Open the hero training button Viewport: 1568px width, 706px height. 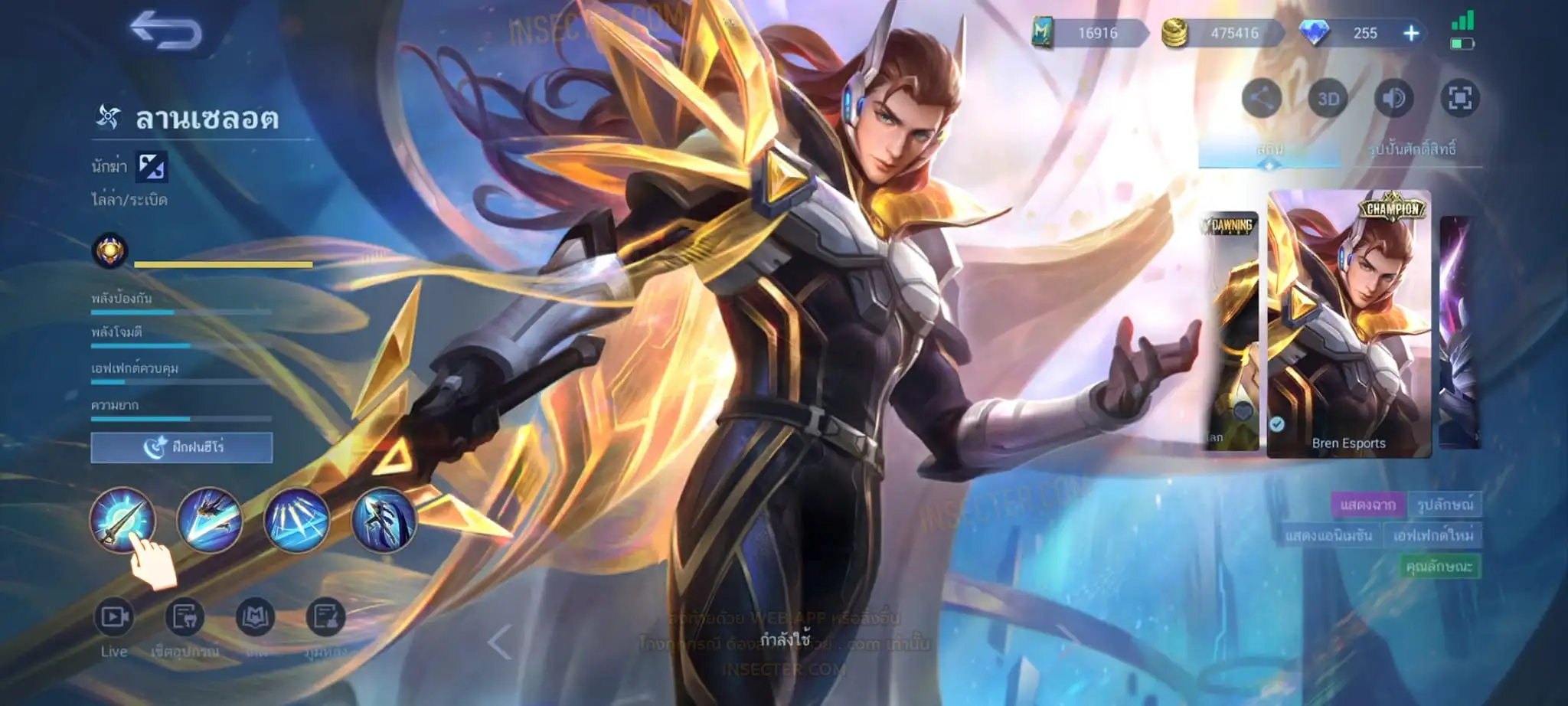tap(181, 447)
